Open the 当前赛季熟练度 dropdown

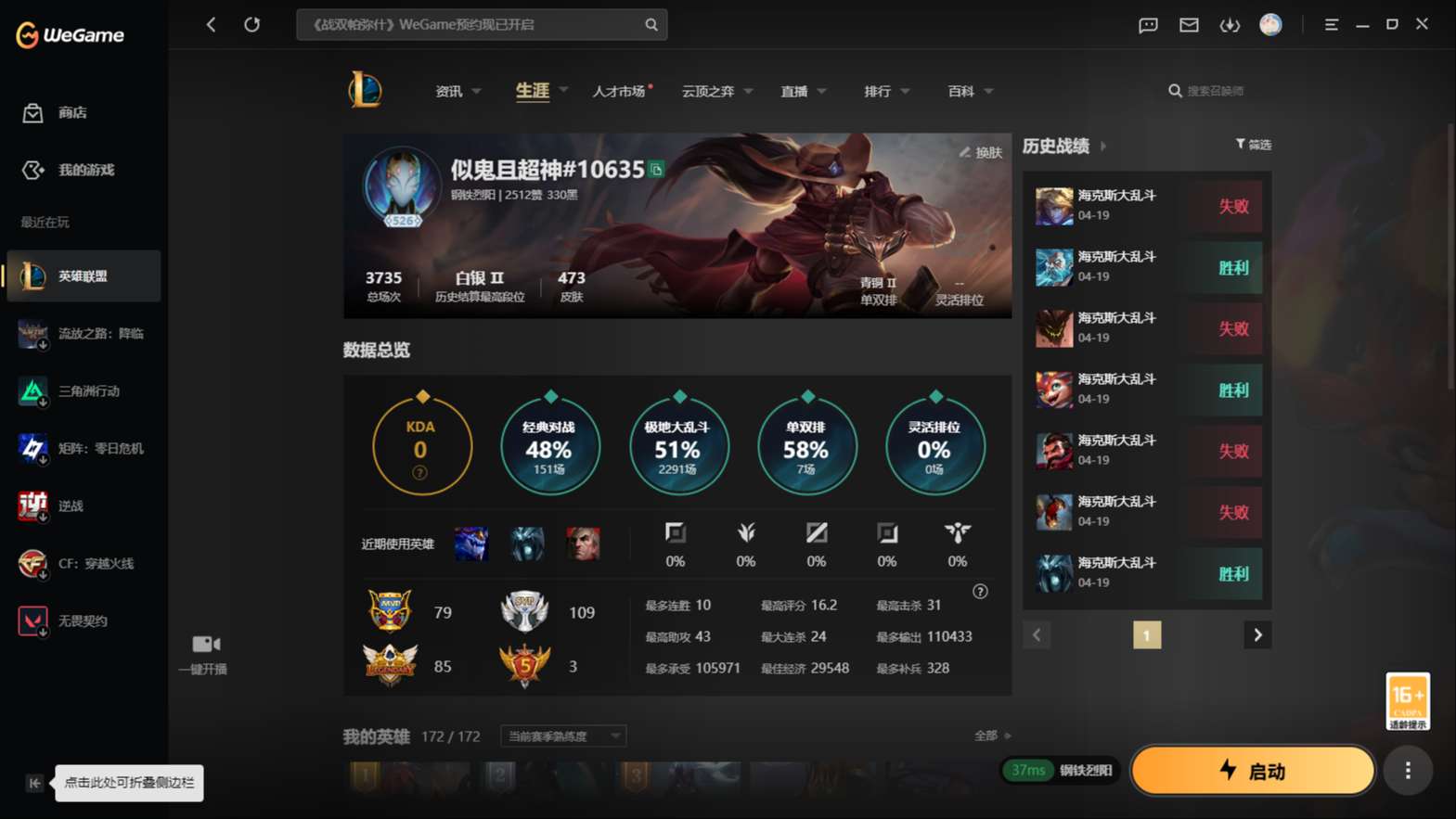pyautogui.click(x=561, y=736)
